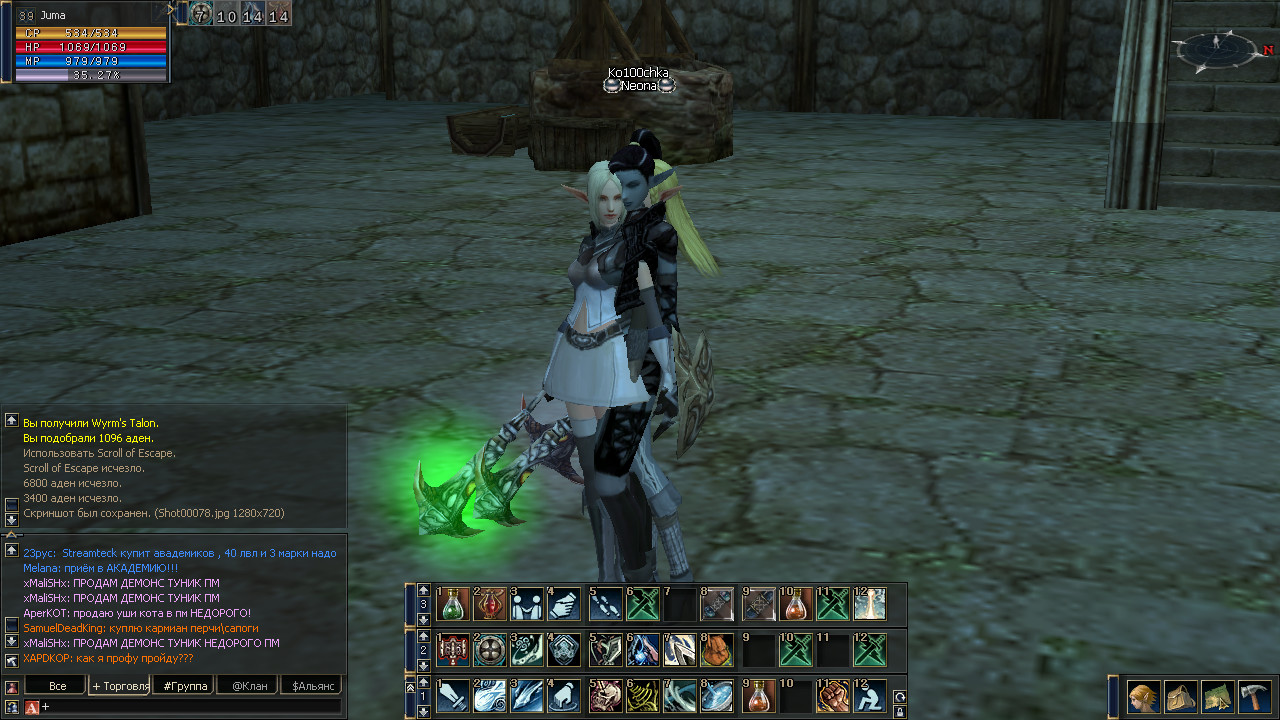
Task: Use the skull skill icon
Action: click(606, 696)
